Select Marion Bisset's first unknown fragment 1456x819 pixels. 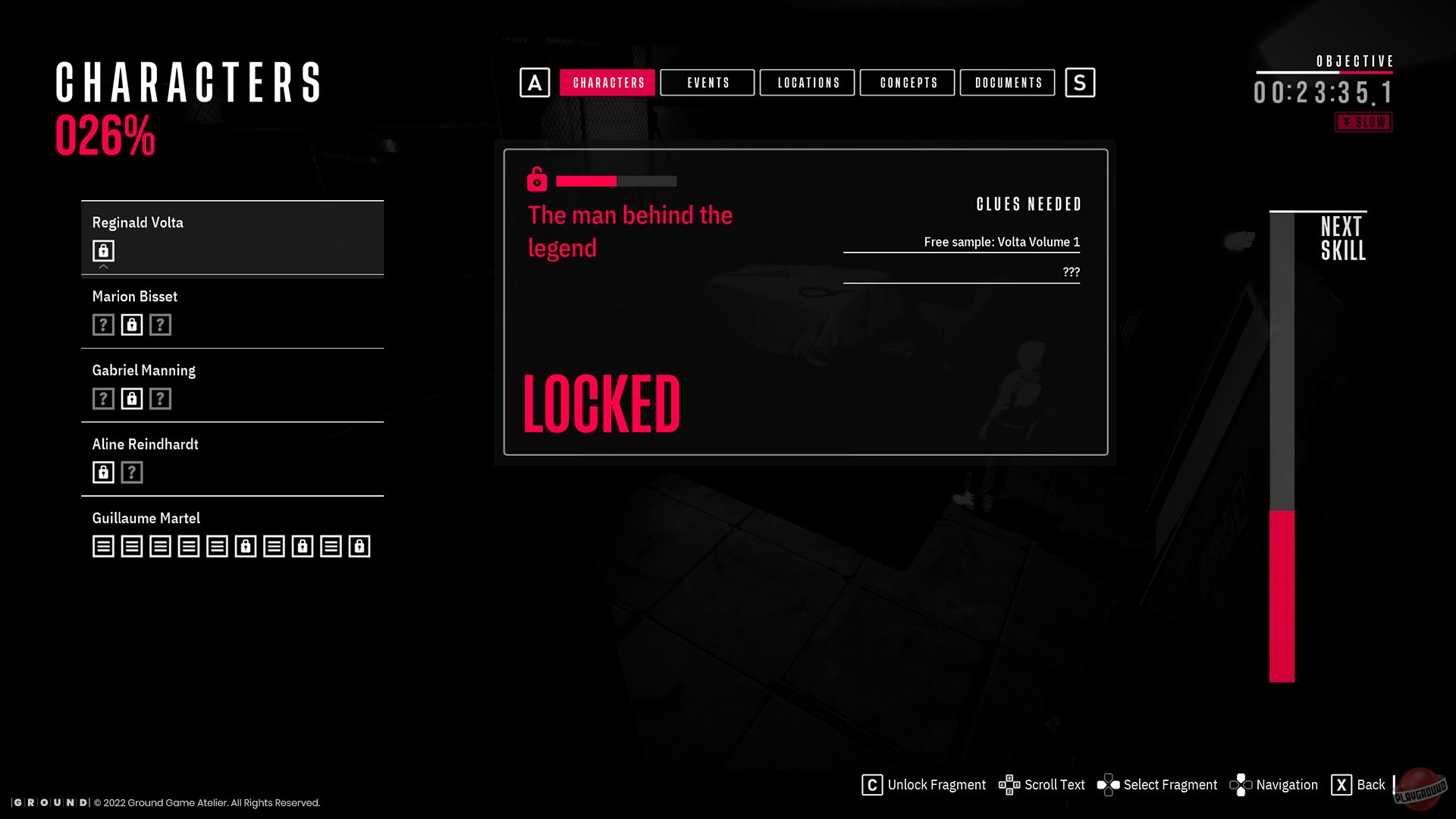(x=103, y=324)
